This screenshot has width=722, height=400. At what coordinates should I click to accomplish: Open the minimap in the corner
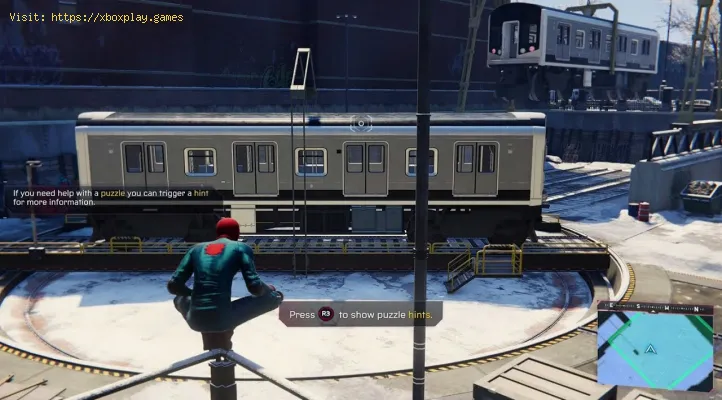click(x=655, y=346)
